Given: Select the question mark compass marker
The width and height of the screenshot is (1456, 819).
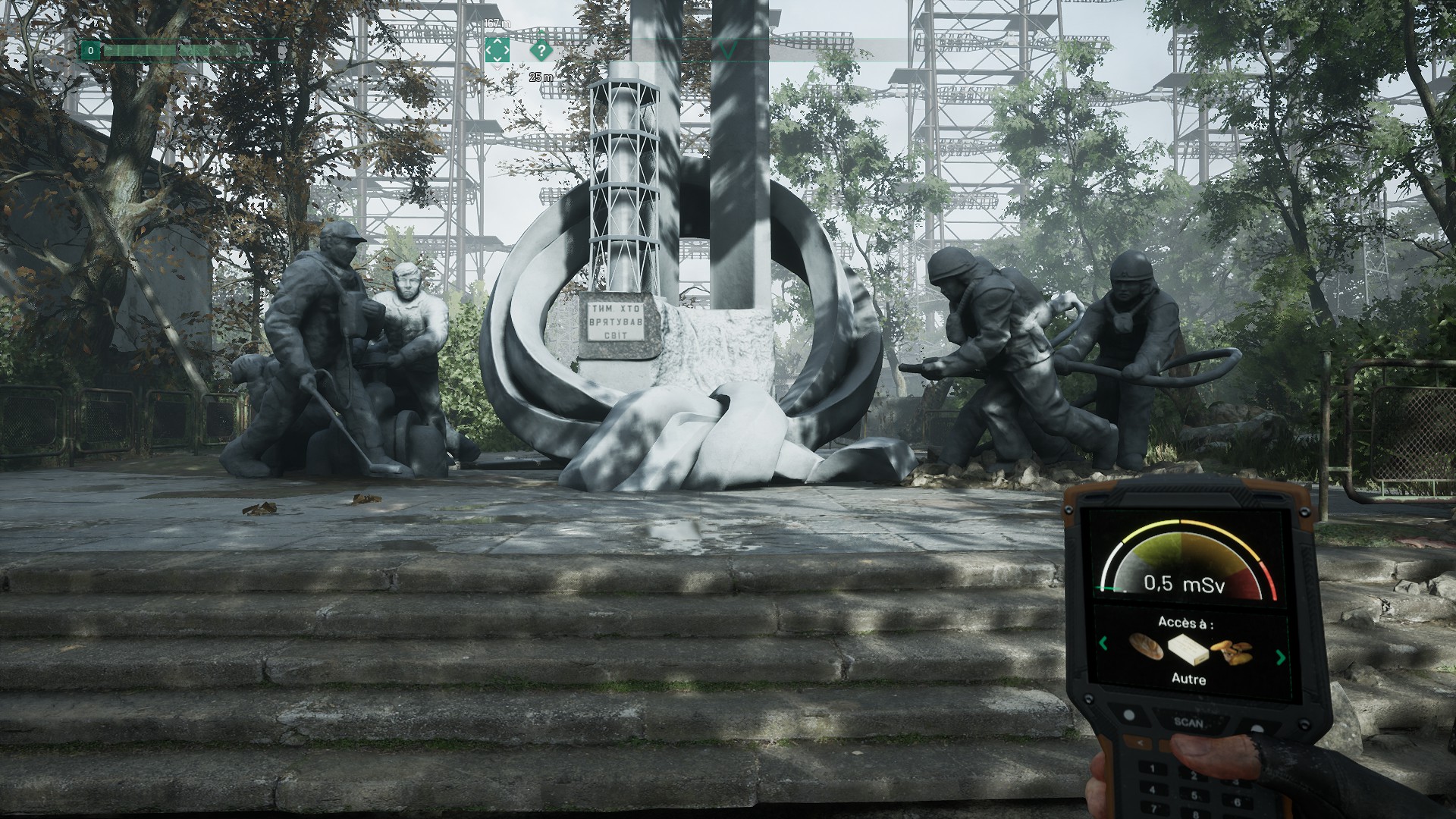Looking at the screenshot, I should tap(541, 51).
